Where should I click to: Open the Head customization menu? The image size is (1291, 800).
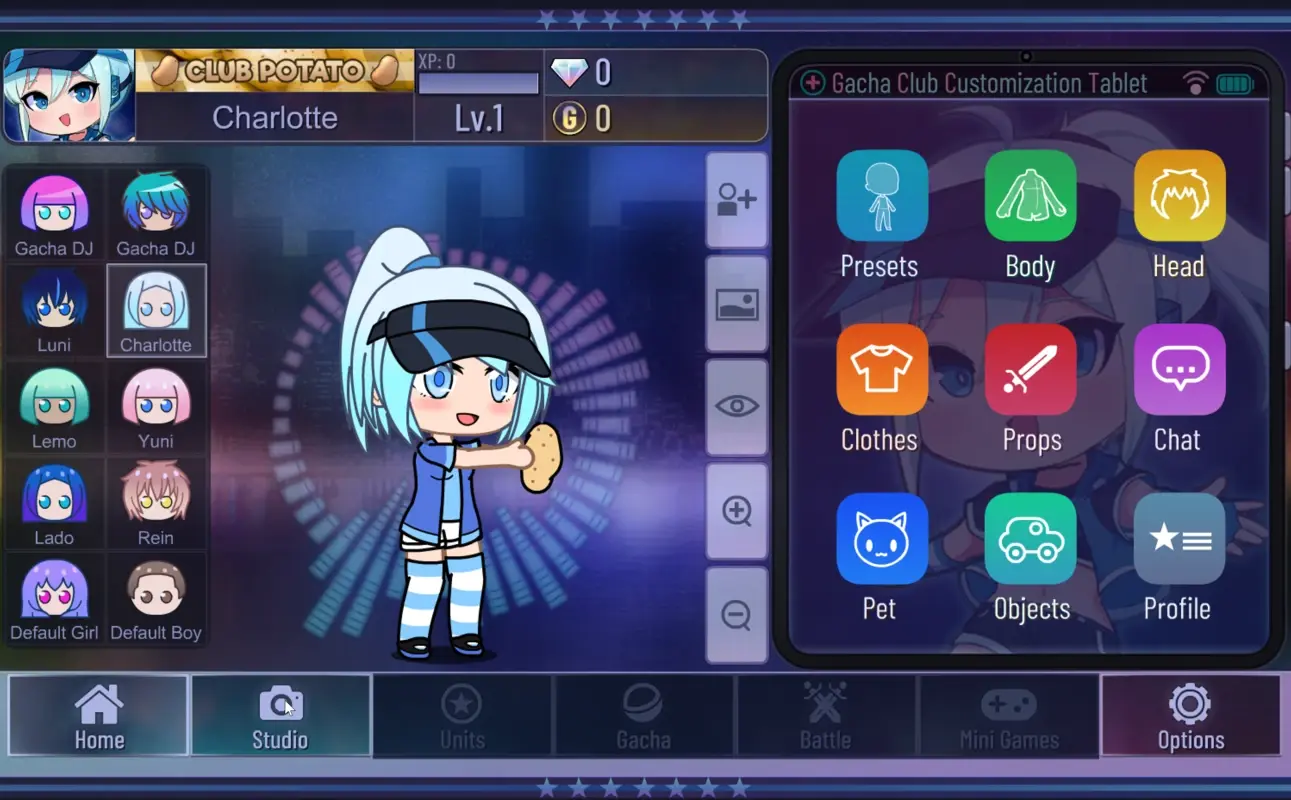[1179, 195]
